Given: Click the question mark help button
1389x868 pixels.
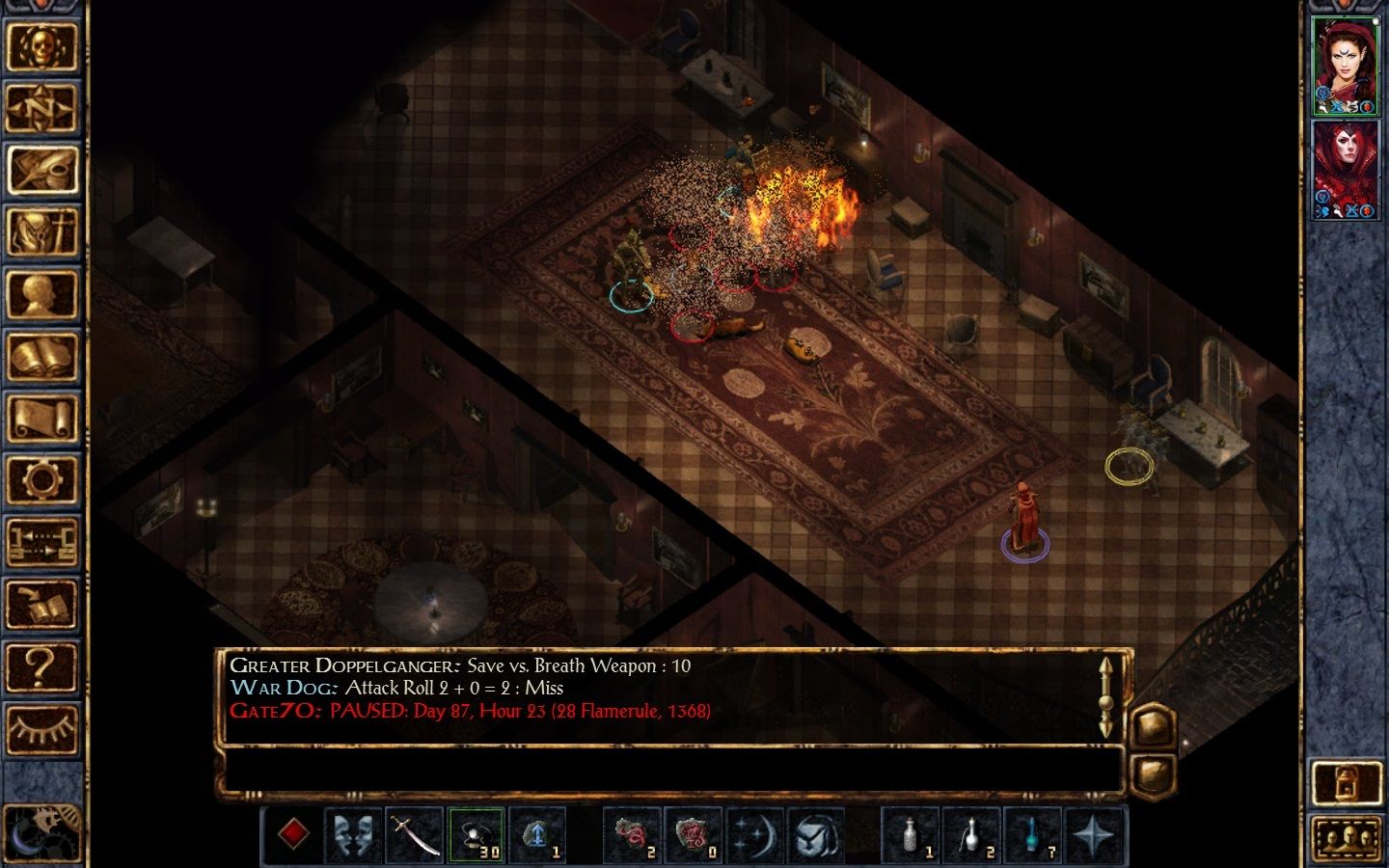Looking at the screenshot, I should (x=41, y=666).
